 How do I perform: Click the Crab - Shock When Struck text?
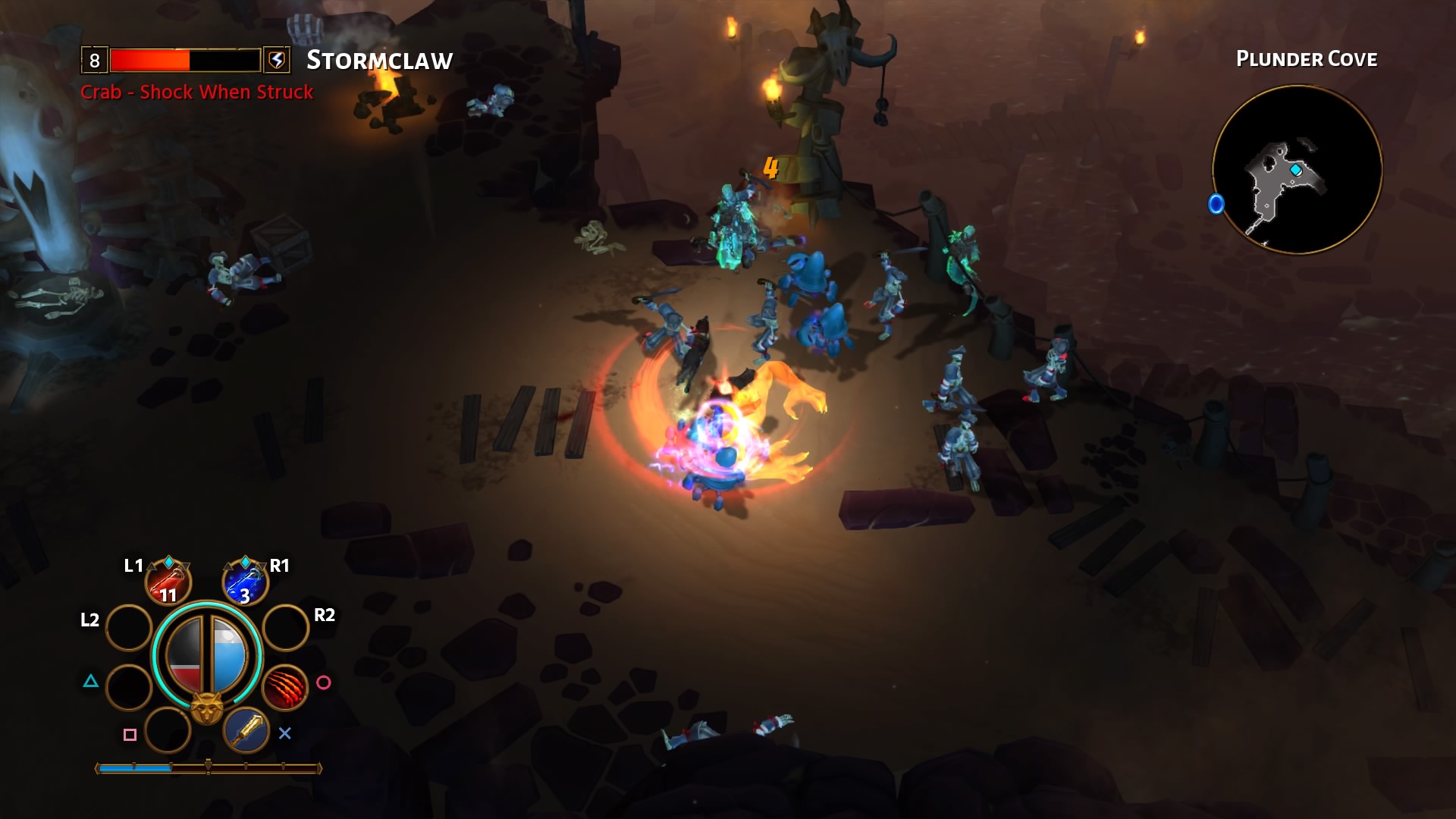(196, 93)
